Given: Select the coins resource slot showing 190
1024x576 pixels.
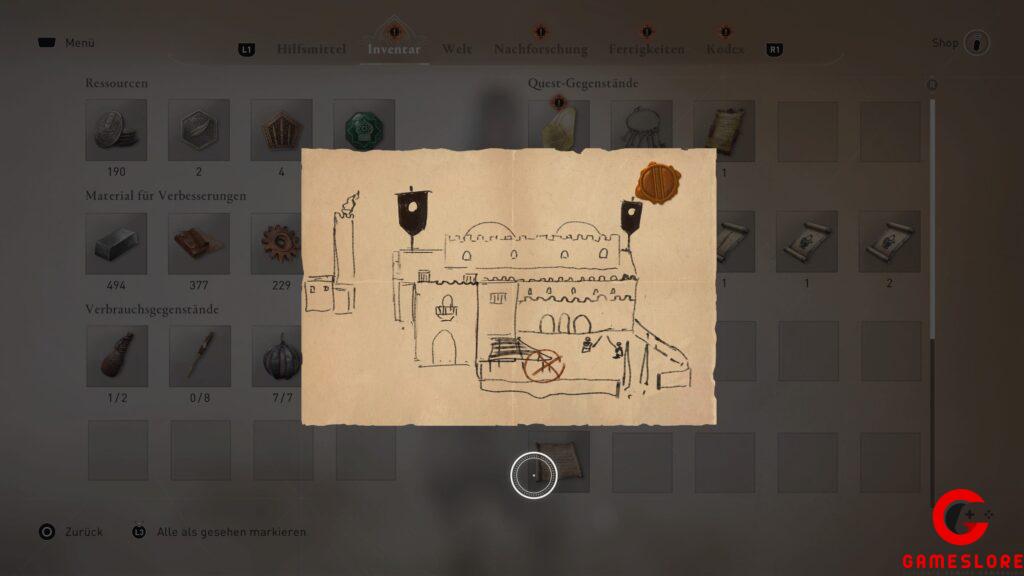Looking at the screenshot, I should (x=116, y=129).
